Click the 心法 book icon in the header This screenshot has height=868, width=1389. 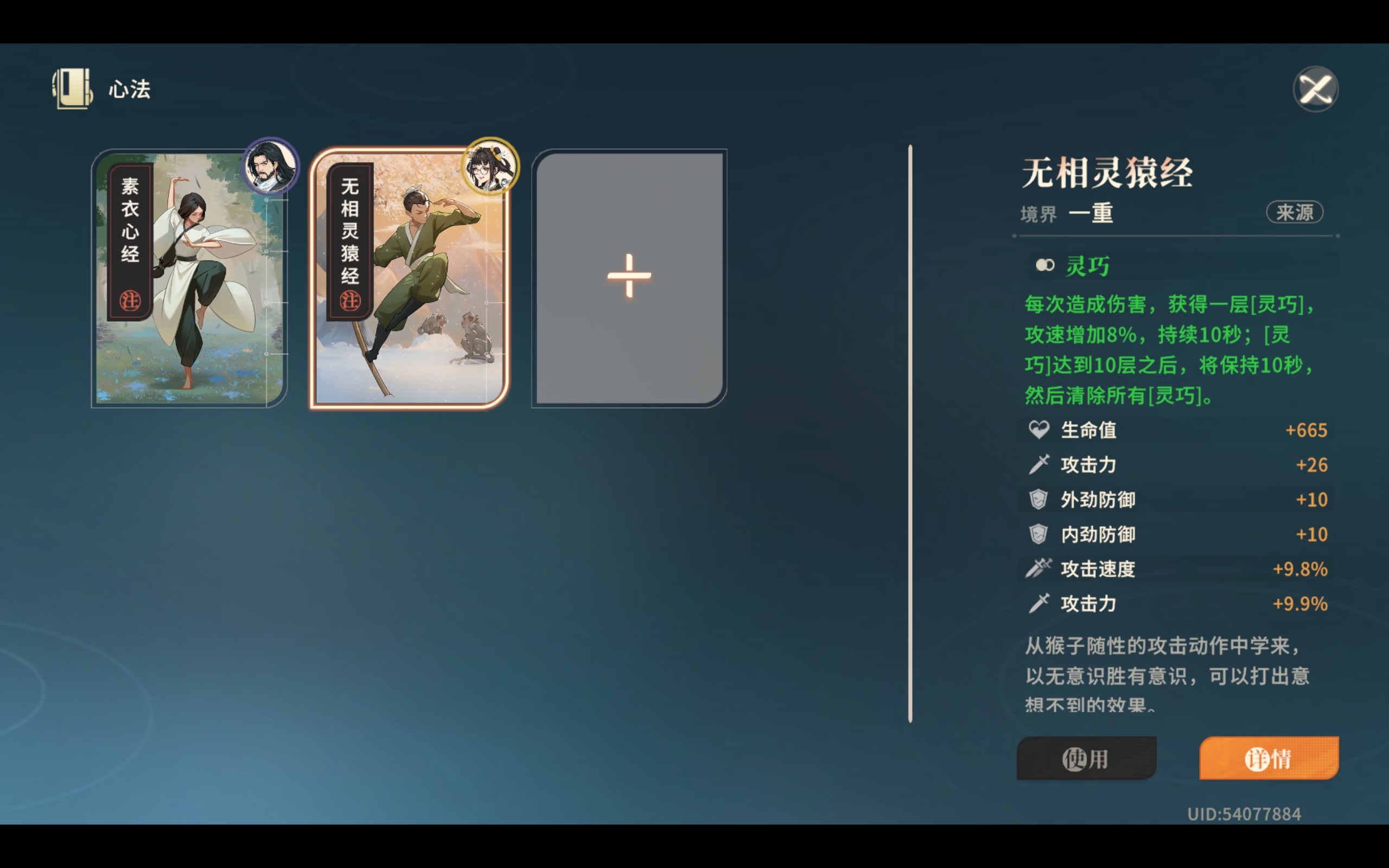71,88
